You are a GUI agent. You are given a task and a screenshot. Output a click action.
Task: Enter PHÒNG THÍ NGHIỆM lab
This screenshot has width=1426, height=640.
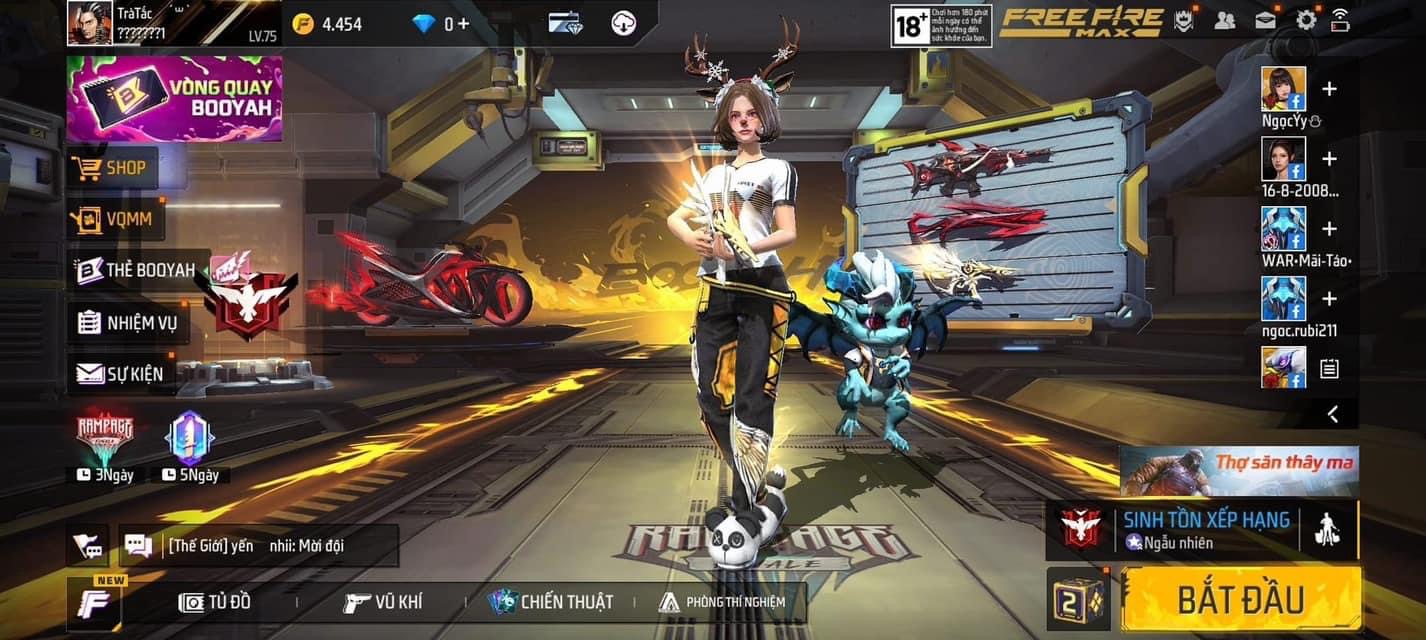(x=722, y=602)
